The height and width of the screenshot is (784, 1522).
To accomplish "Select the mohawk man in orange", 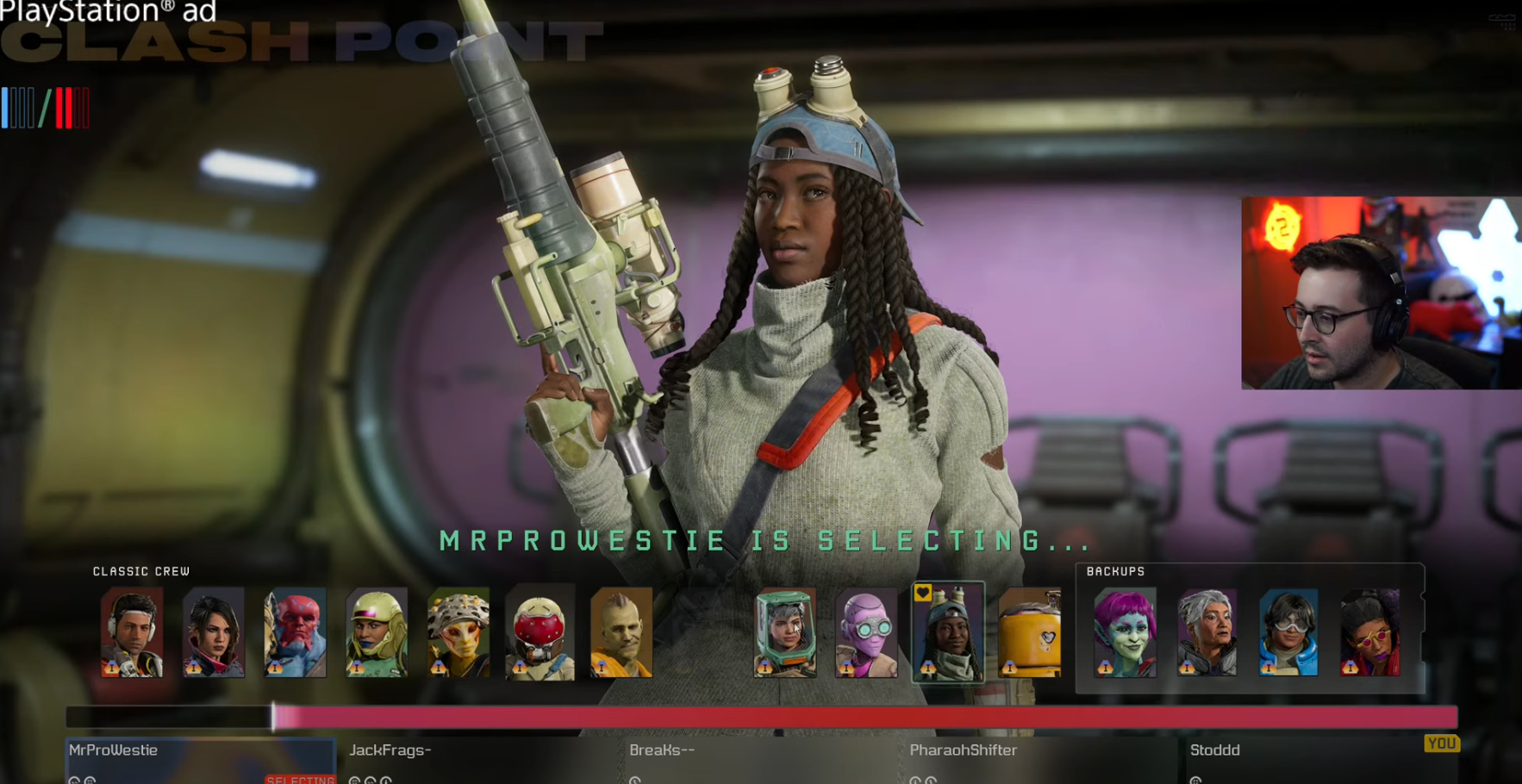I will [621, 632].
